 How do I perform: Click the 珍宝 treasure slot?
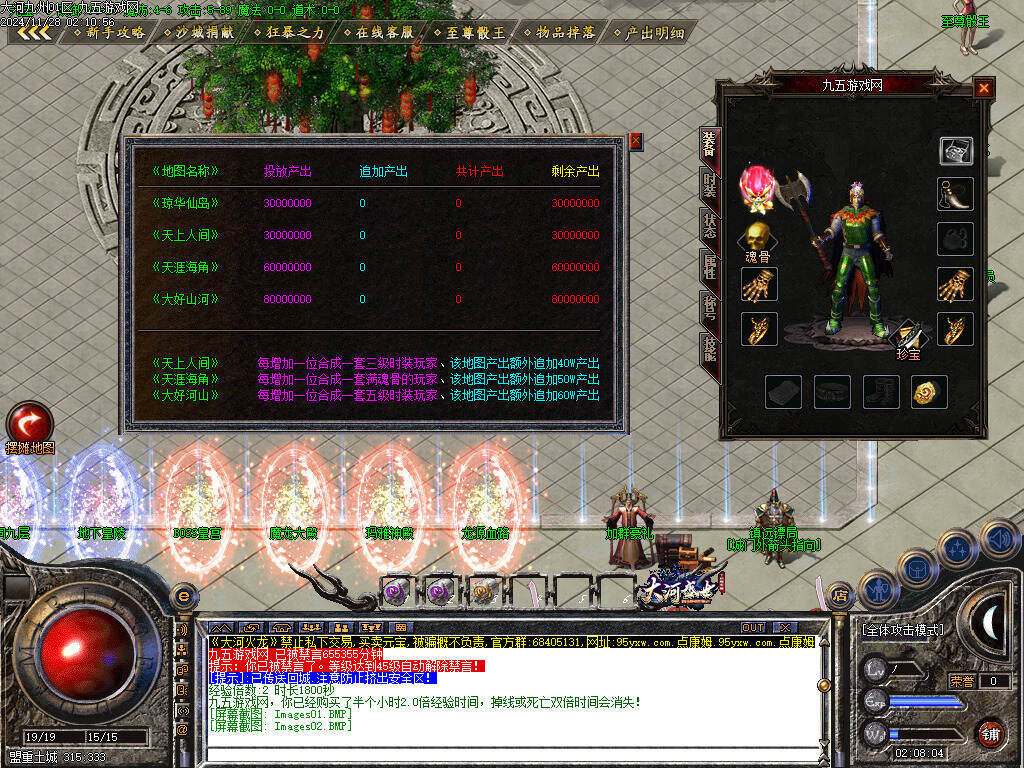[908, 336]
